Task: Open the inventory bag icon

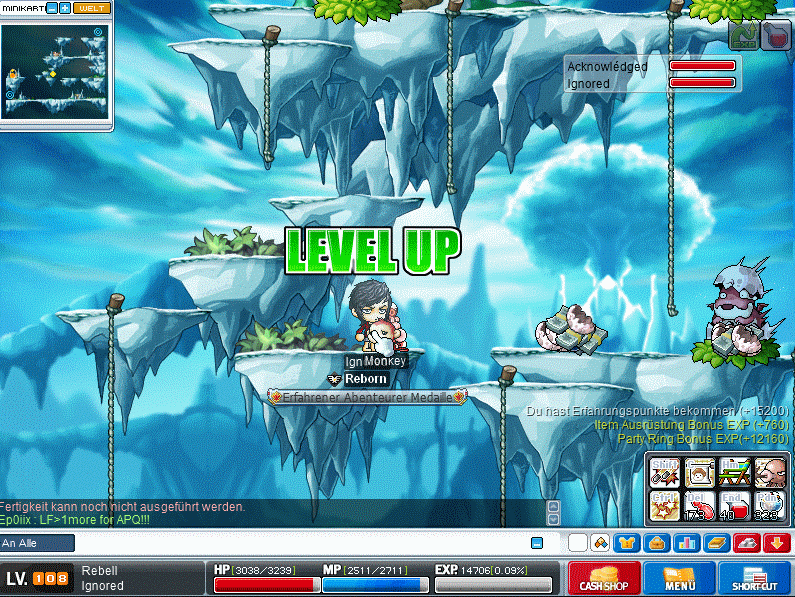Action: (656, 543)
